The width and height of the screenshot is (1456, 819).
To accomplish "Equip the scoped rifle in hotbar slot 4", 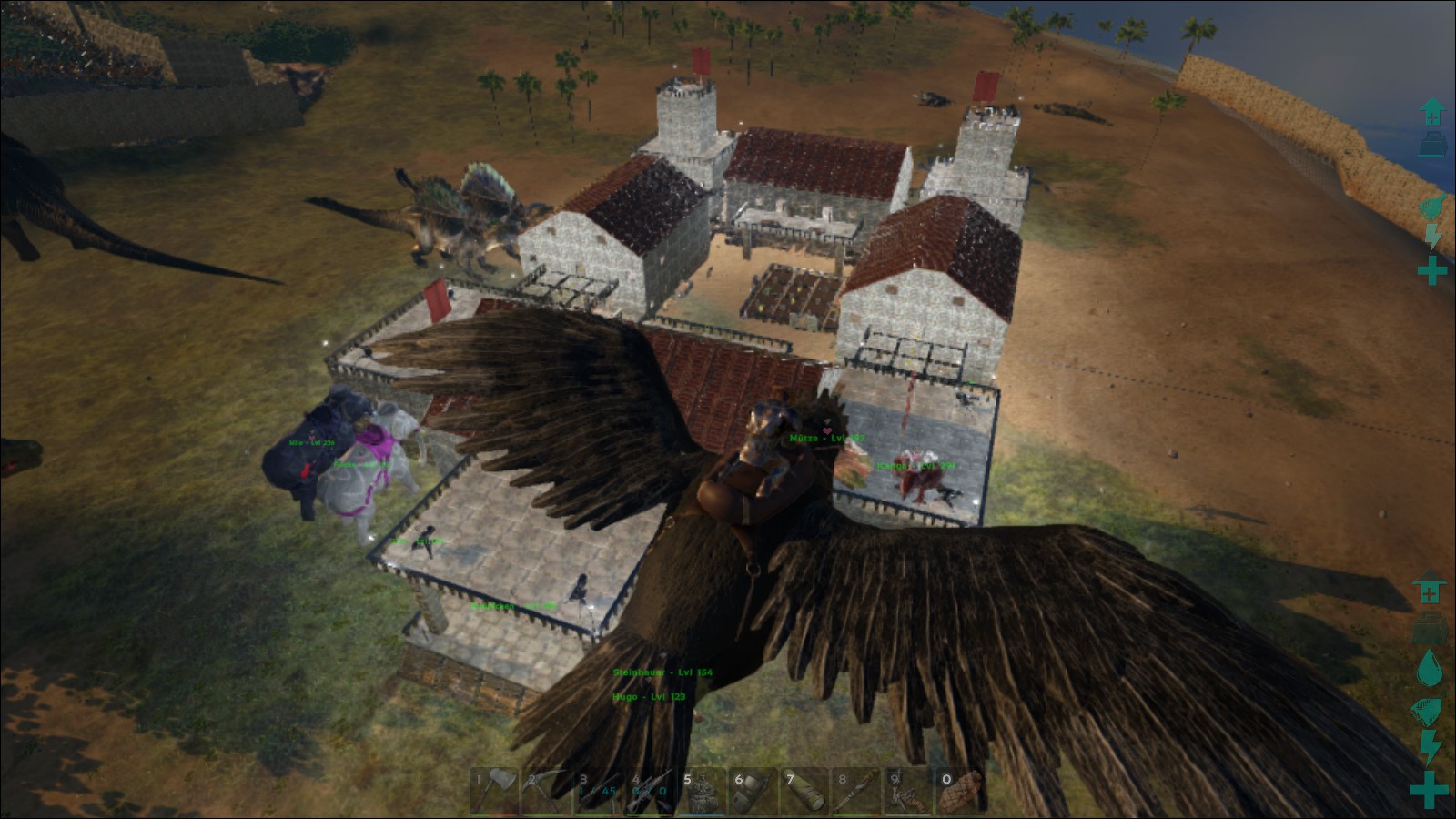I will coord(650,790).
